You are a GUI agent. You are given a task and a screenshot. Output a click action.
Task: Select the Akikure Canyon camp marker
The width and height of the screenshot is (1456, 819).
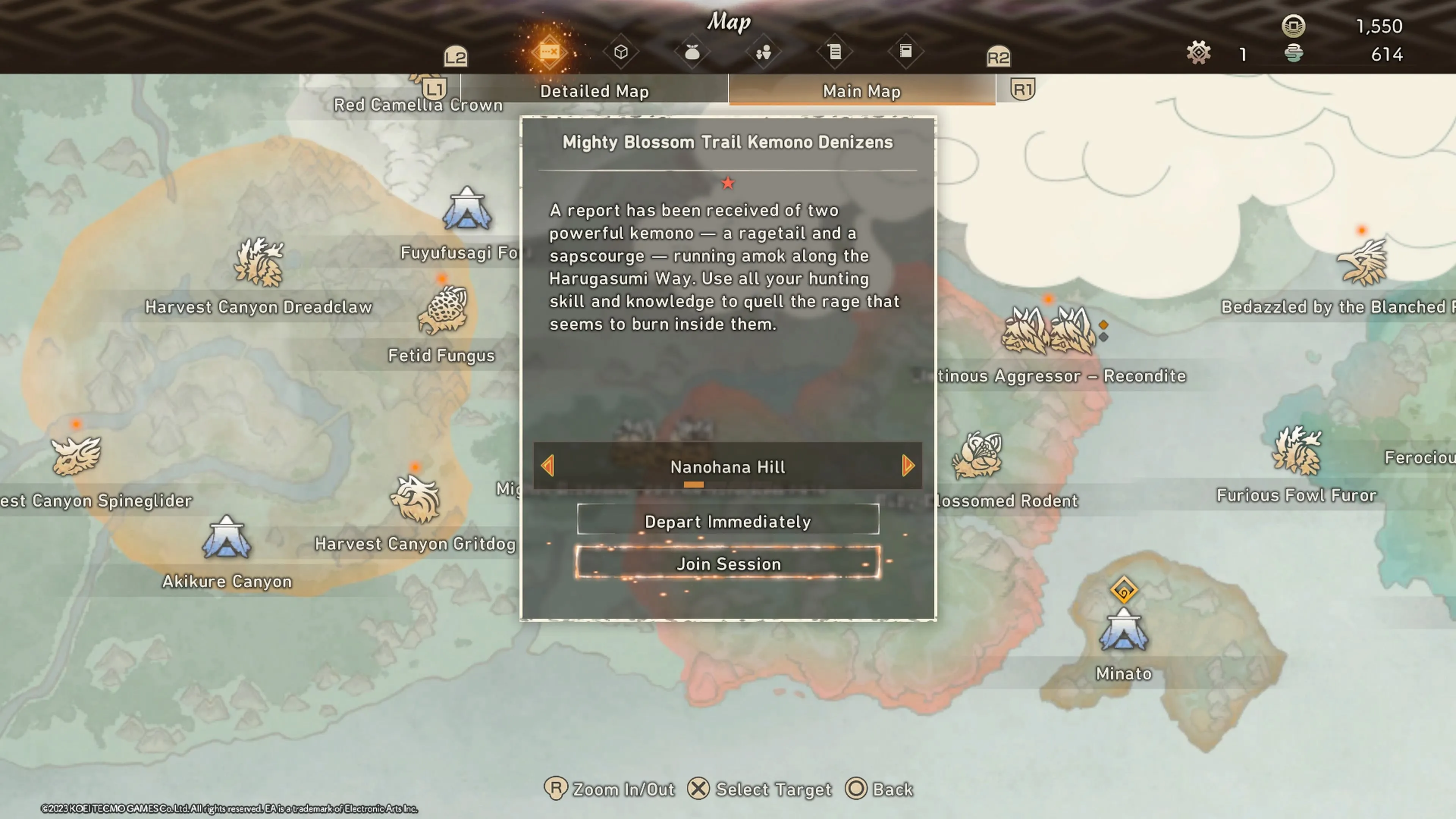(x=227, y=538)
